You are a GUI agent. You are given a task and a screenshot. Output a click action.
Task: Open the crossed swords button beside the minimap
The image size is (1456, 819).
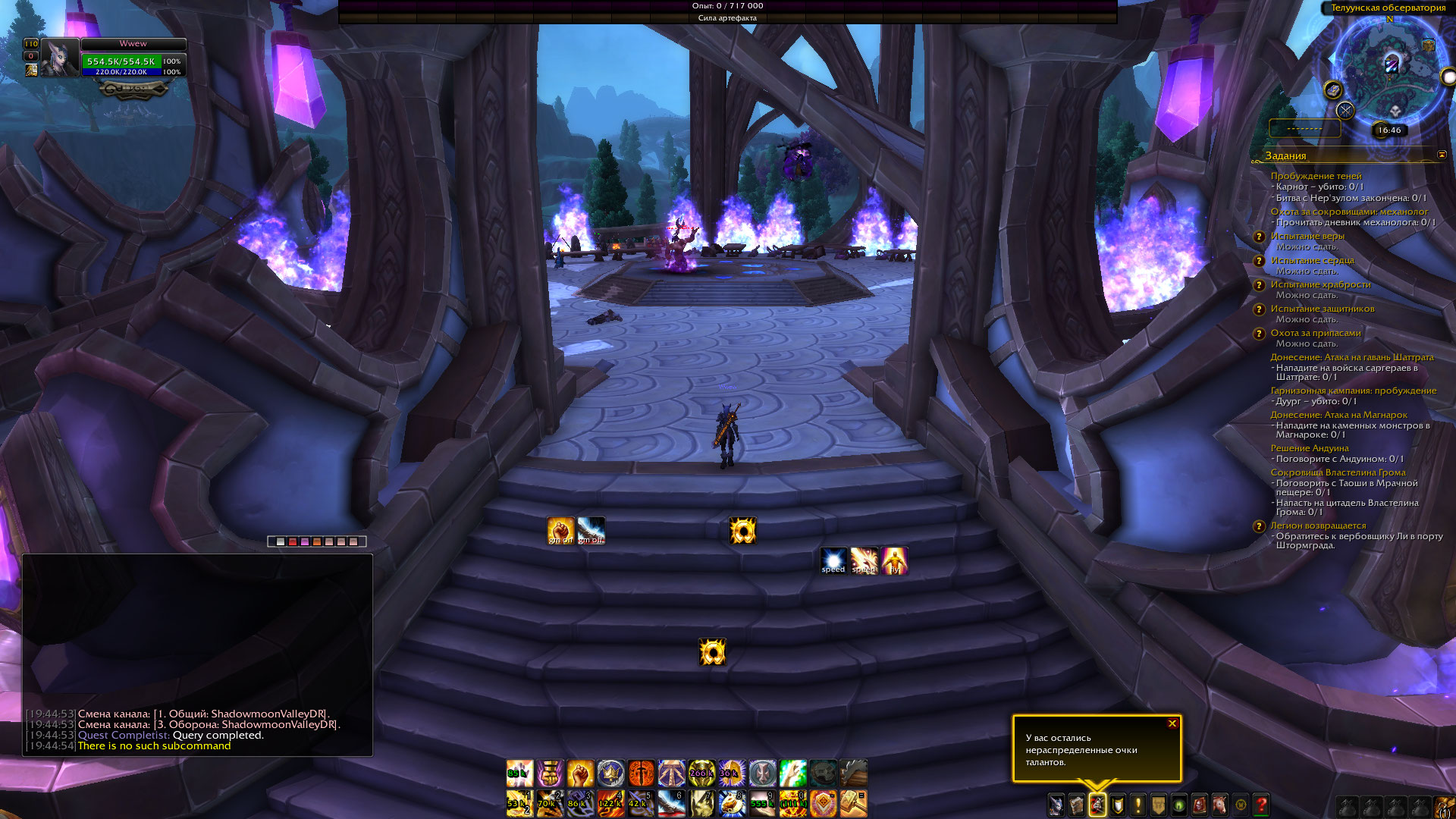click(1345, 111)
